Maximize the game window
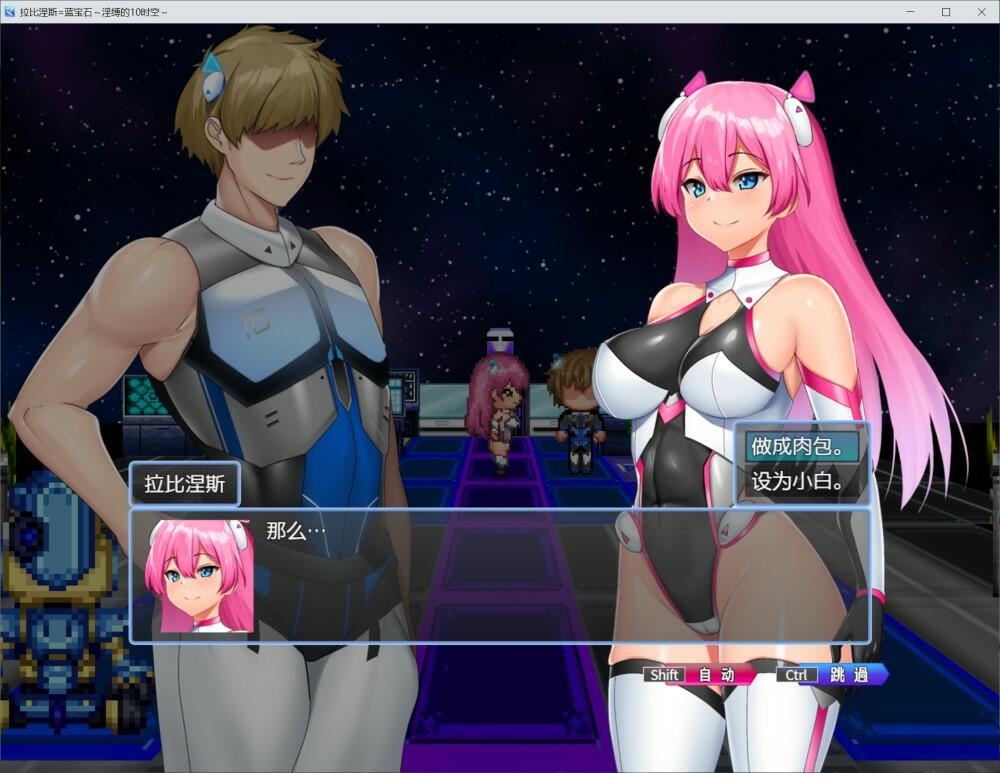Screen dimensions: 1000x773 point(946,12)
